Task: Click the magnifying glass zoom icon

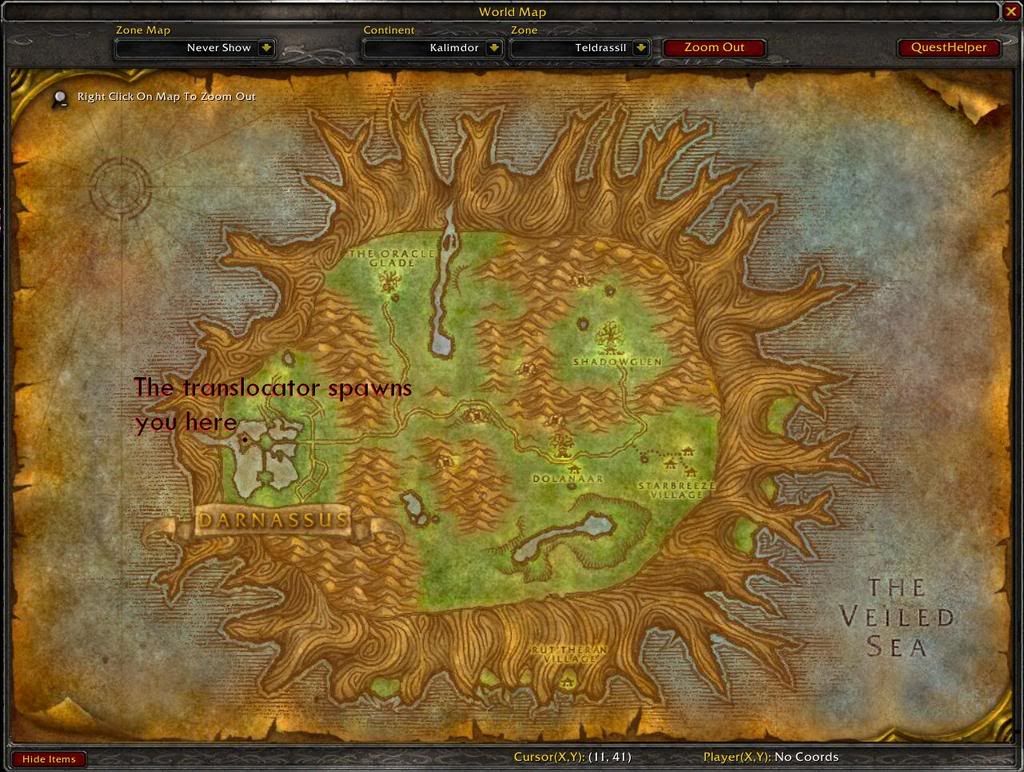Action: (61, 98)
